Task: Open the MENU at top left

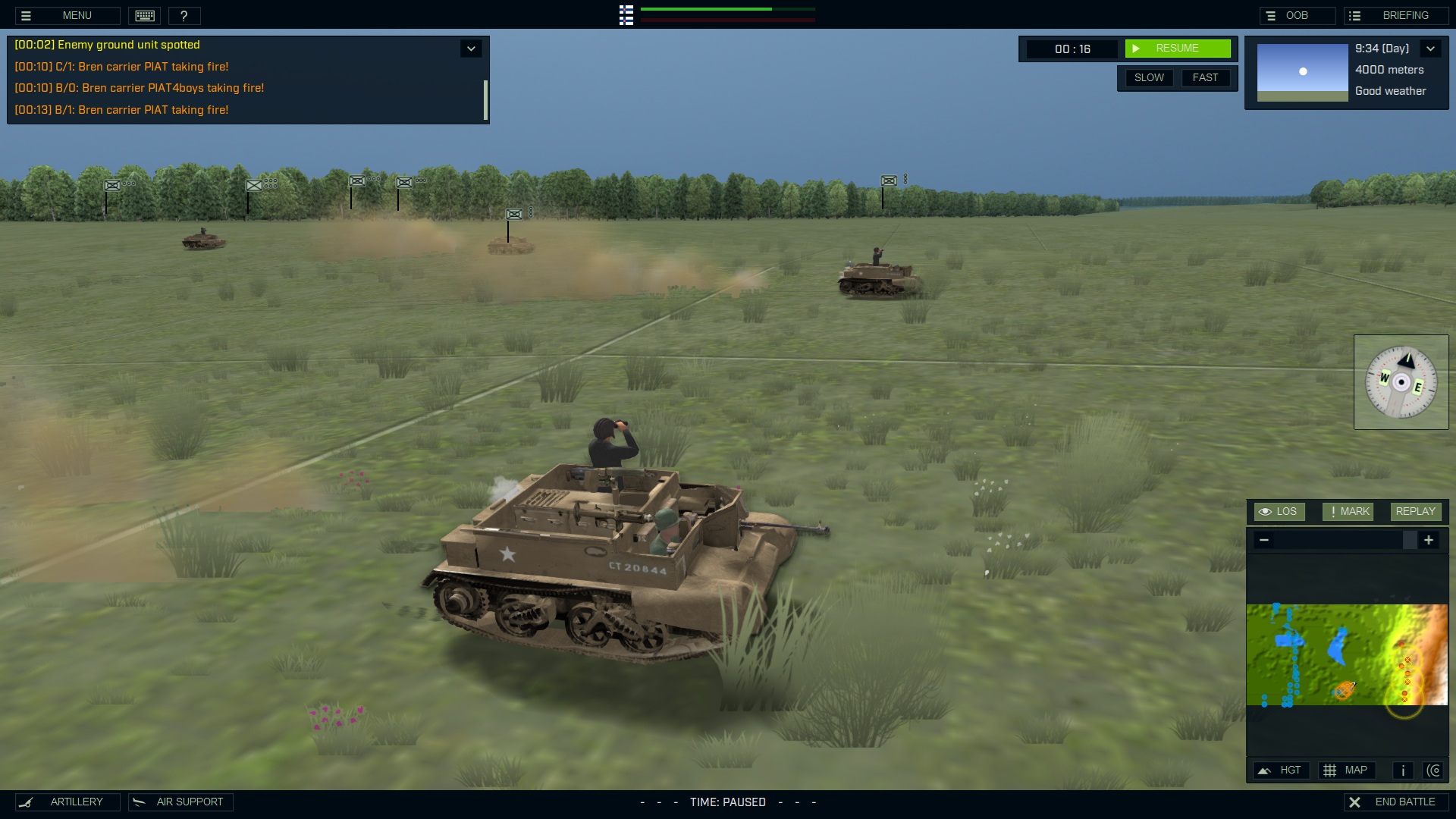Action: [x=77, y=15]
